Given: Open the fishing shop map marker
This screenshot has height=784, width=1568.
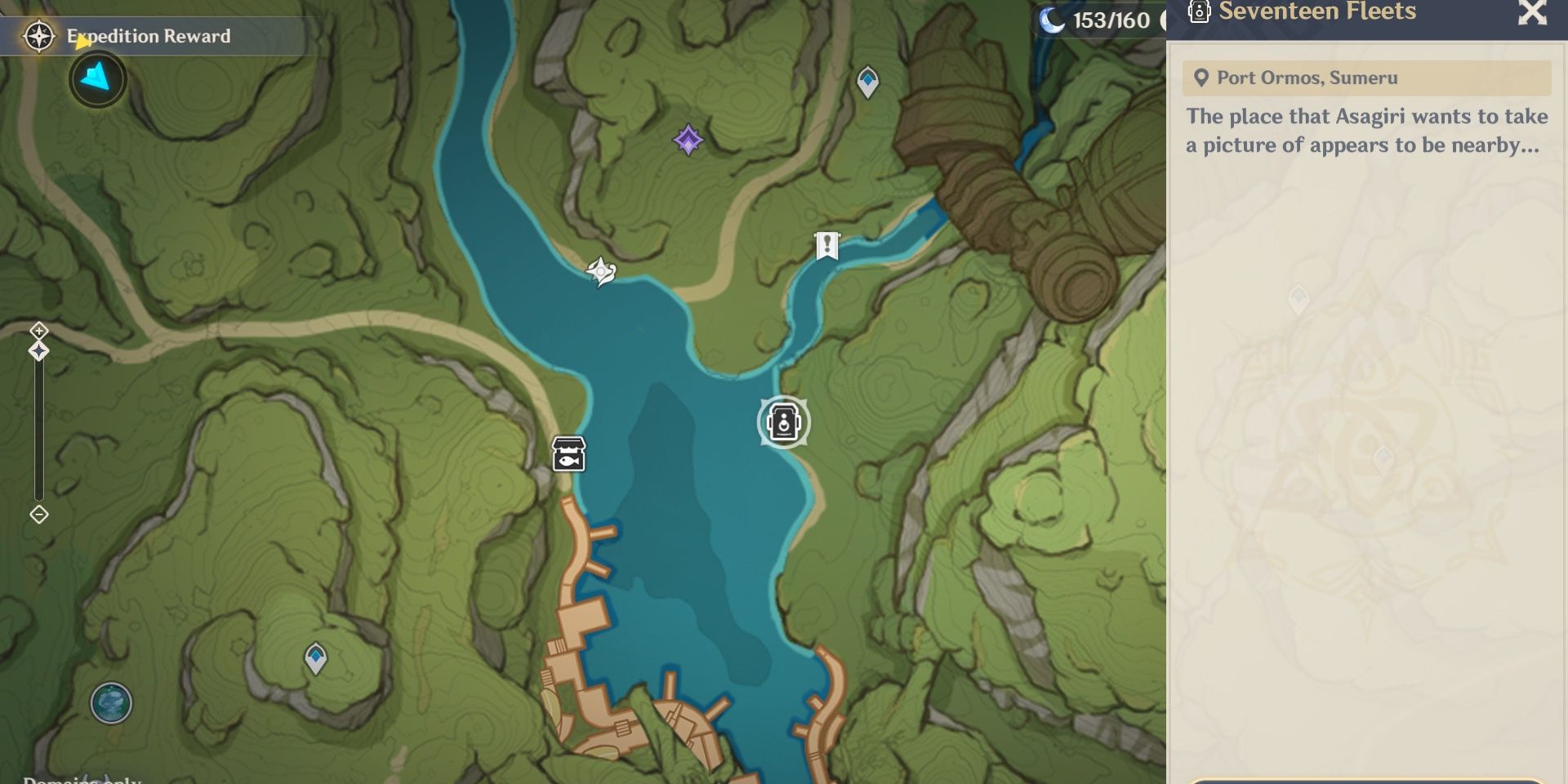Looking at the screenshot, I should point(569,454).
